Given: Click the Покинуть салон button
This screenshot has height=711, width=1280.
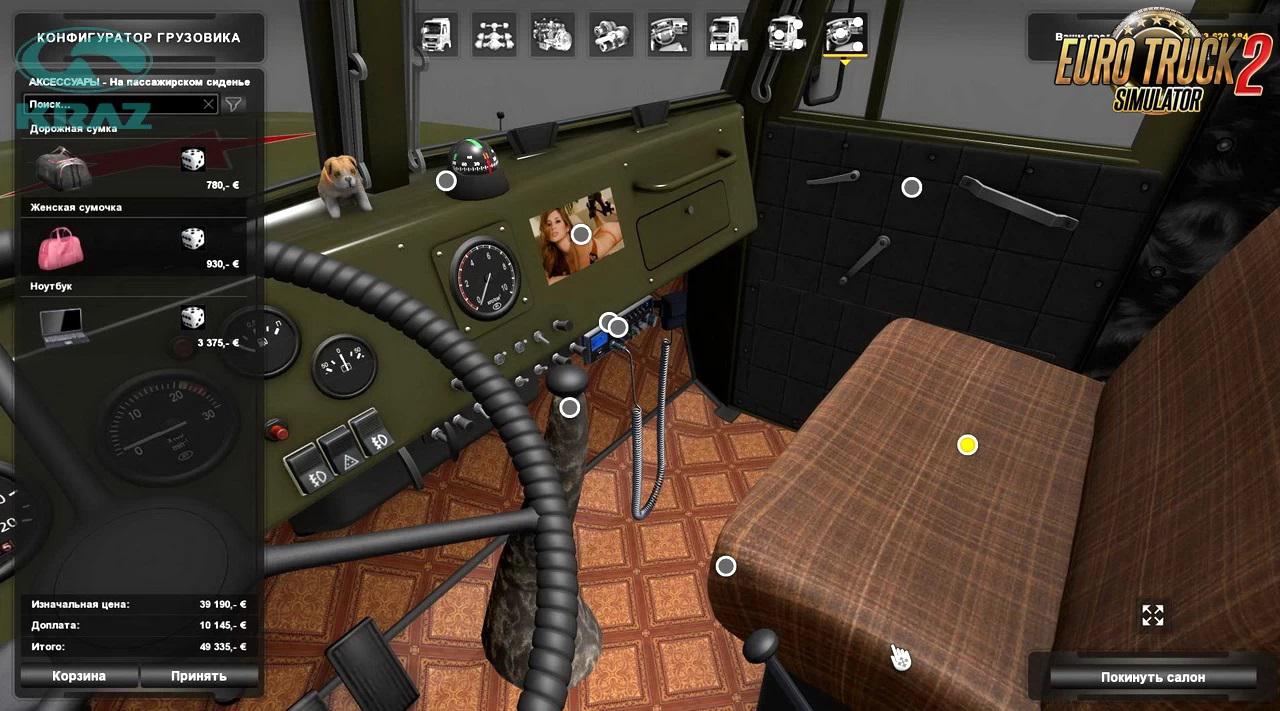Looking at the screenshot, I should click(1152, 677).
